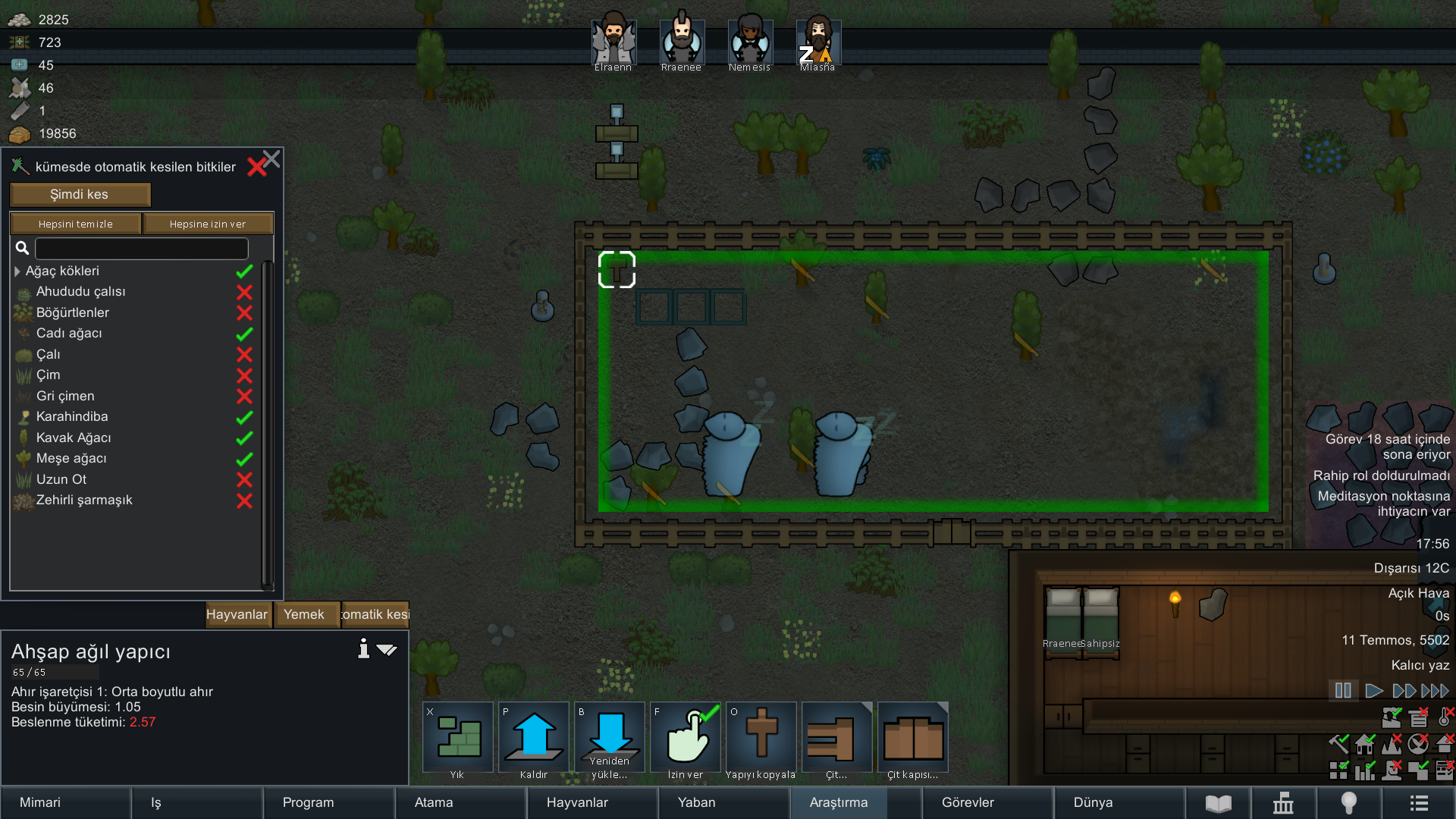Screen dimensions: 1456x819
Task: Focus the plant search input field
Action: (x=142, y=248)
